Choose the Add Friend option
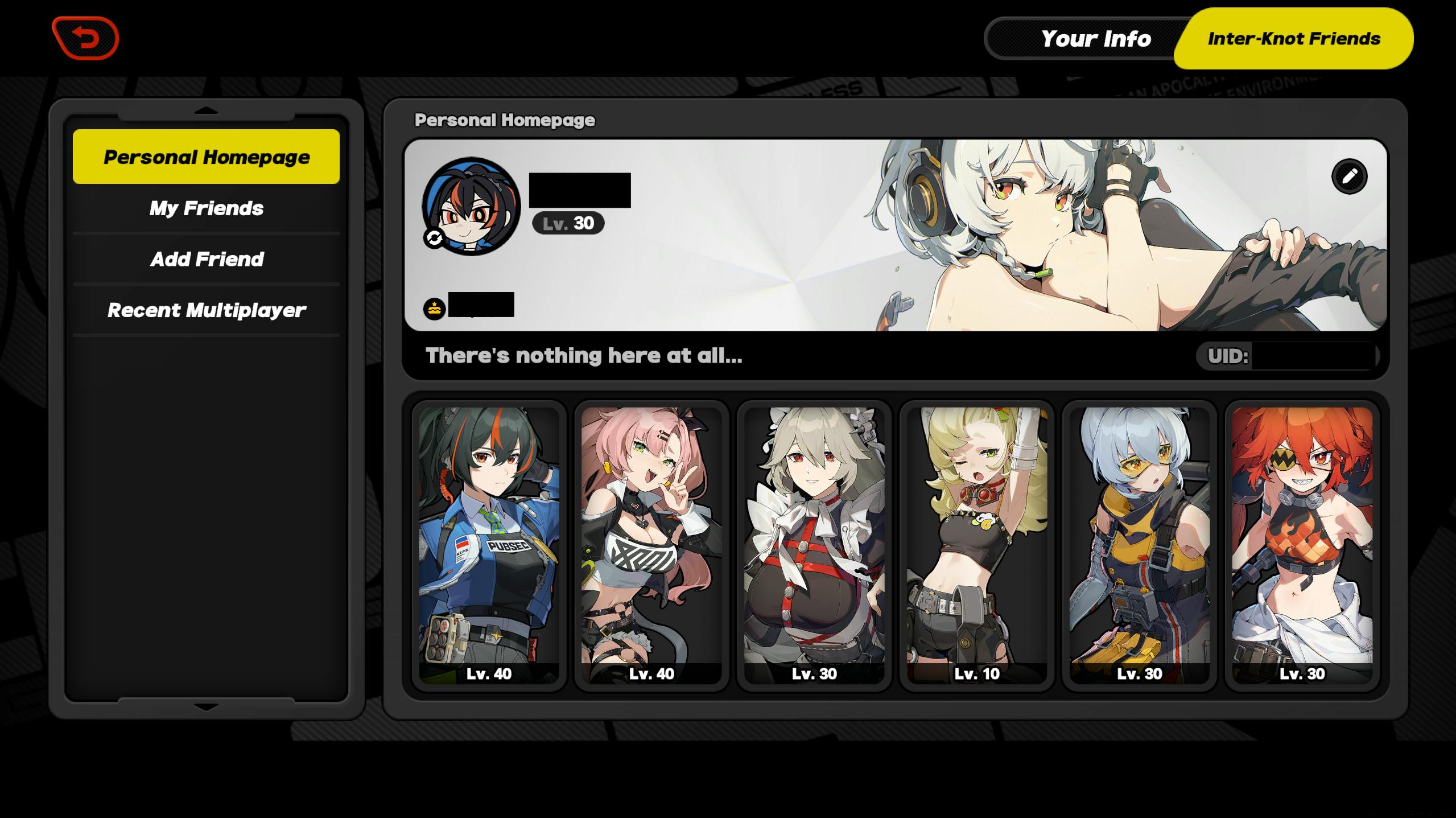This screenshot has width=1456, height=818. 206,260
